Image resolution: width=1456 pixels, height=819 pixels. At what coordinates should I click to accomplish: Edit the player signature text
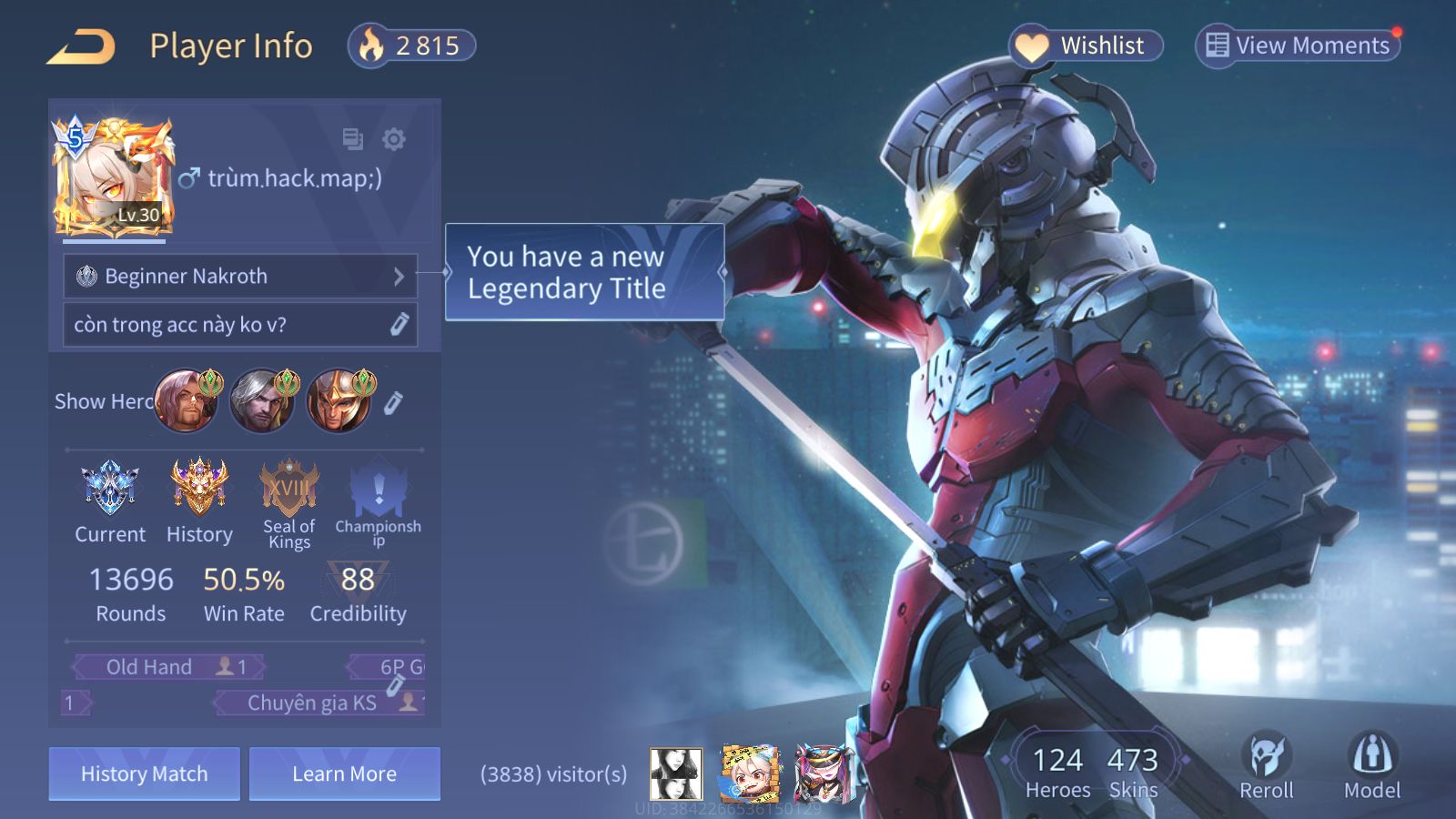tap(399, 325)
